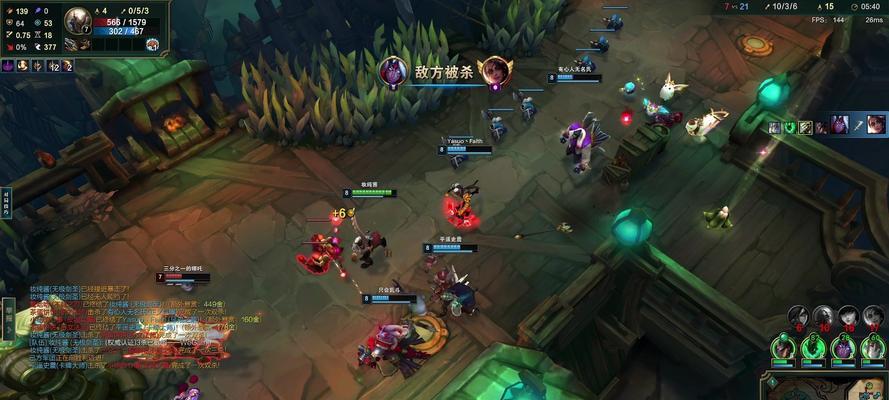The height and width of the screenshot is (400, 889).
Task: Click the green magnet icon in the kill feed
Action: coord(789,126)
